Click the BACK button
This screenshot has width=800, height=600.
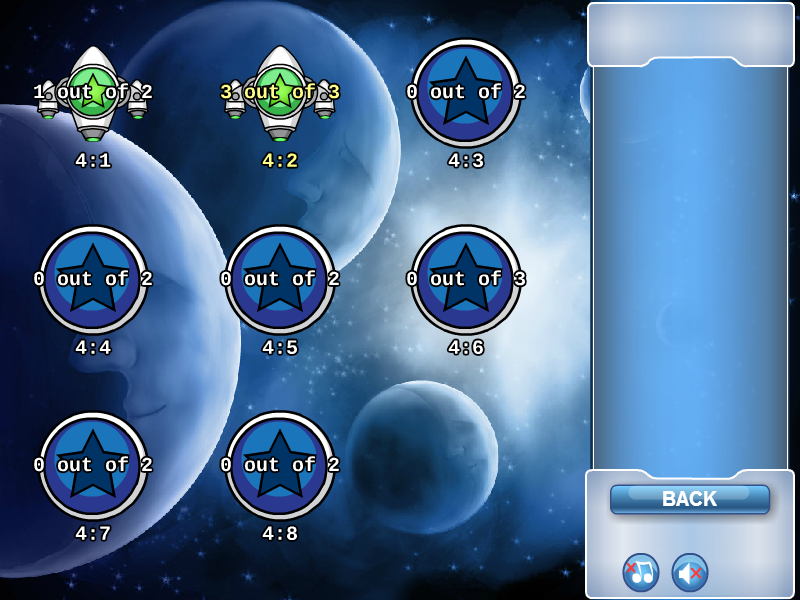click(x=690, y=499)
